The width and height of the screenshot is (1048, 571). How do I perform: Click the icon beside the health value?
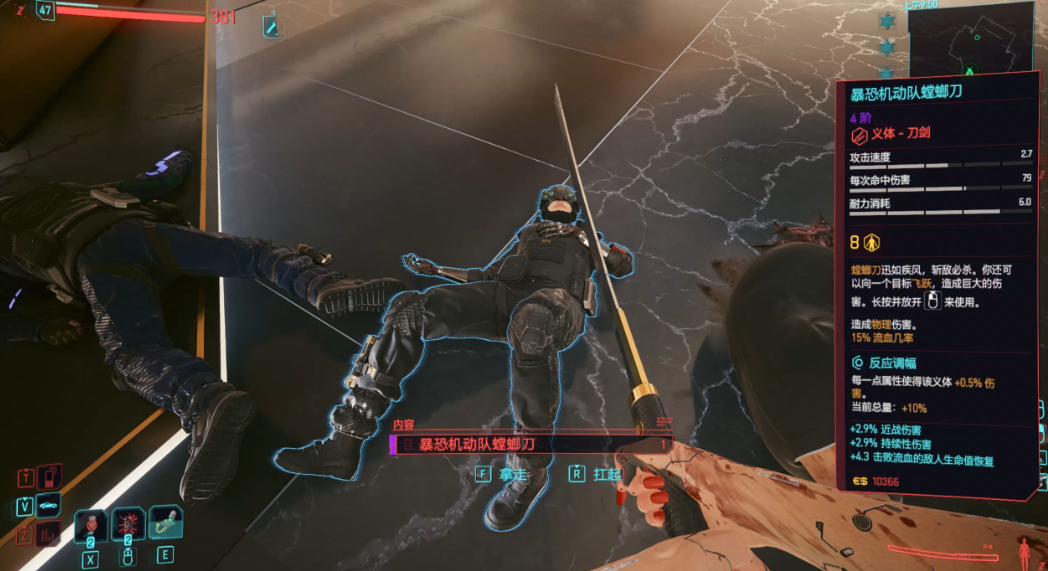[x=269, y=27]
